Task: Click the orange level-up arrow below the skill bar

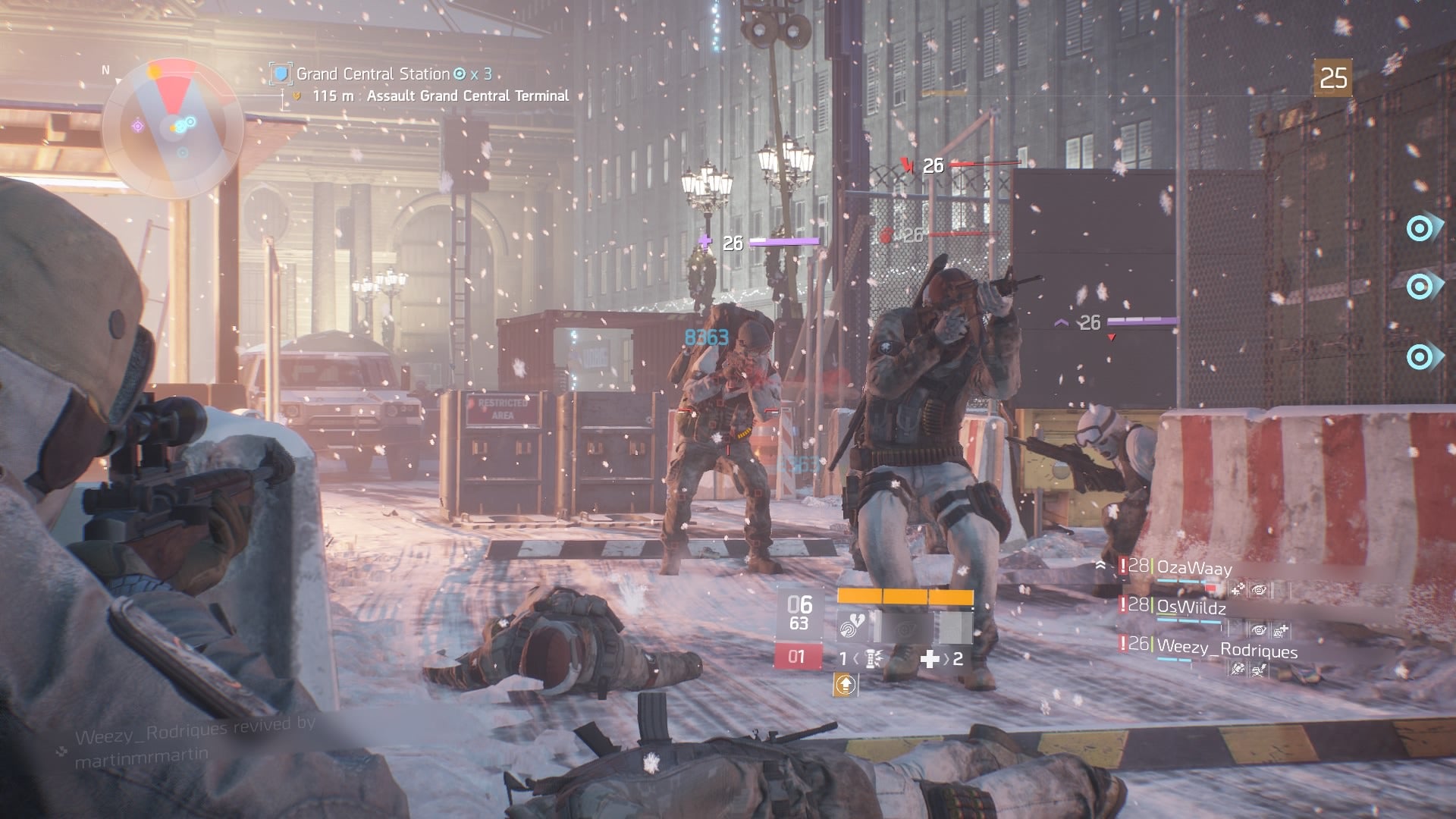Action: coord(846,685)
